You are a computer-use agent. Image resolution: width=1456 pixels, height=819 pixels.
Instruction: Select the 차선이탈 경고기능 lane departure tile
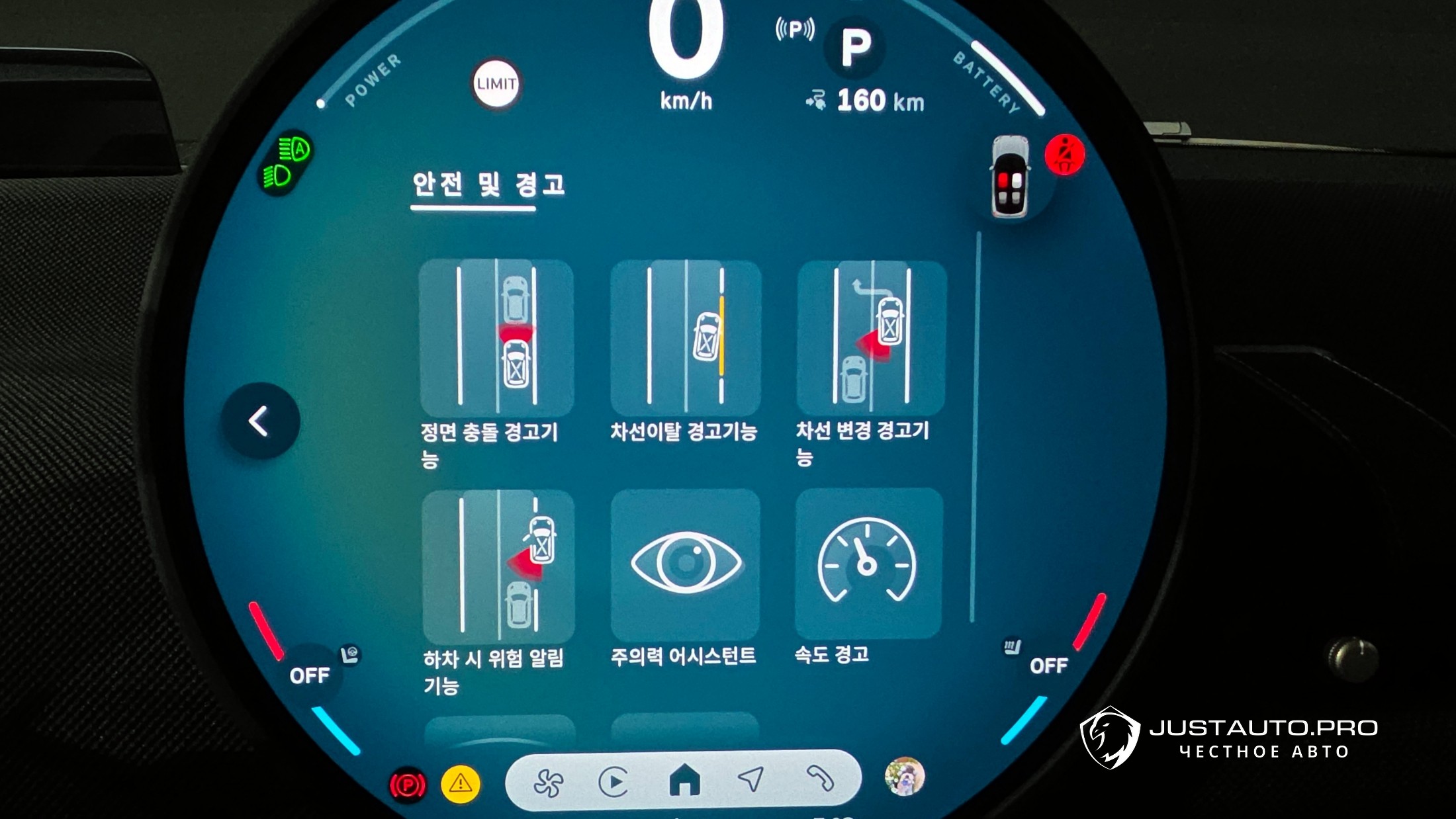pos(685,337)
